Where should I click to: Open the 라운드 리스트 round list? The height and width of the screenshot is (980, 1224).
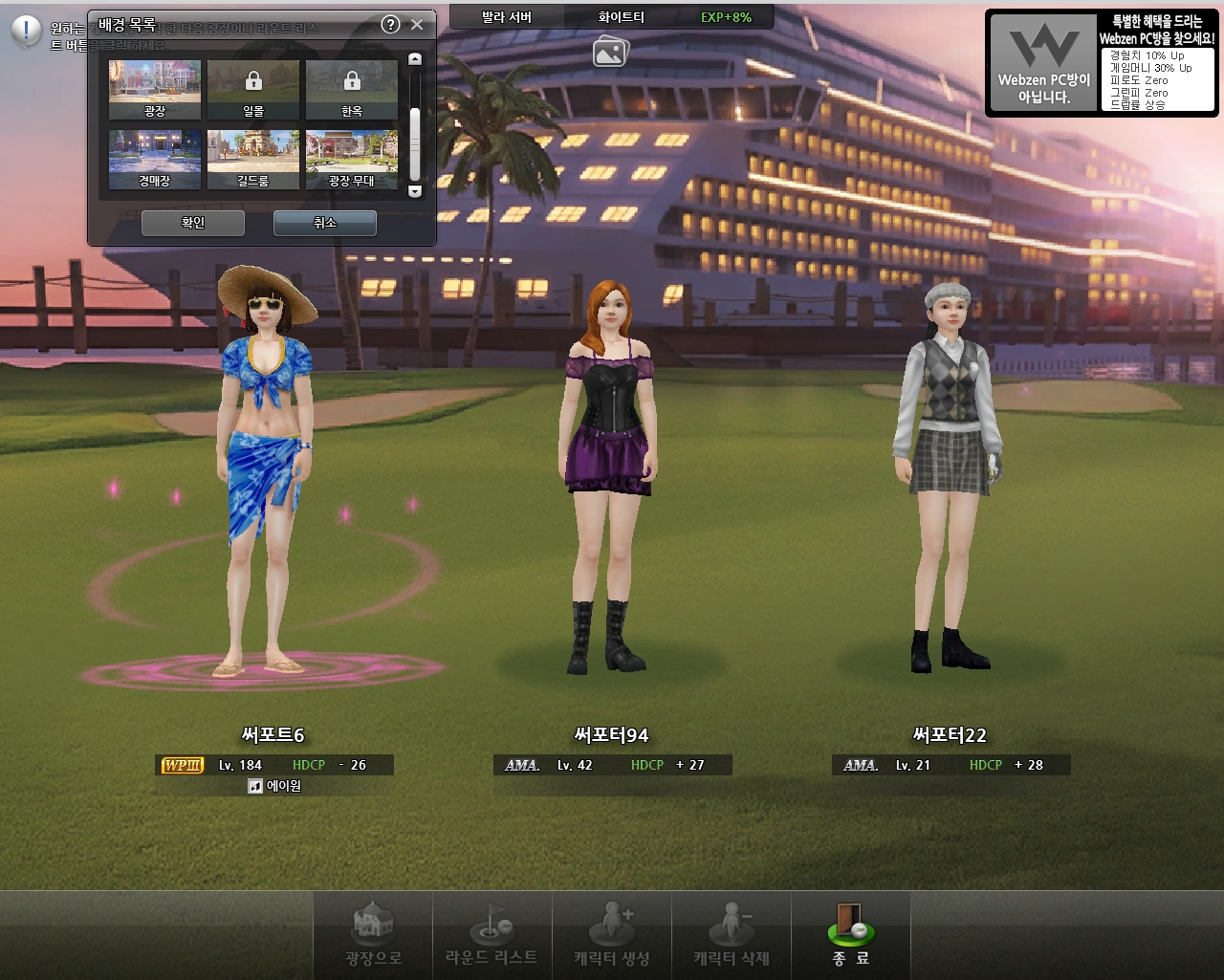click(x=492, y=935)
